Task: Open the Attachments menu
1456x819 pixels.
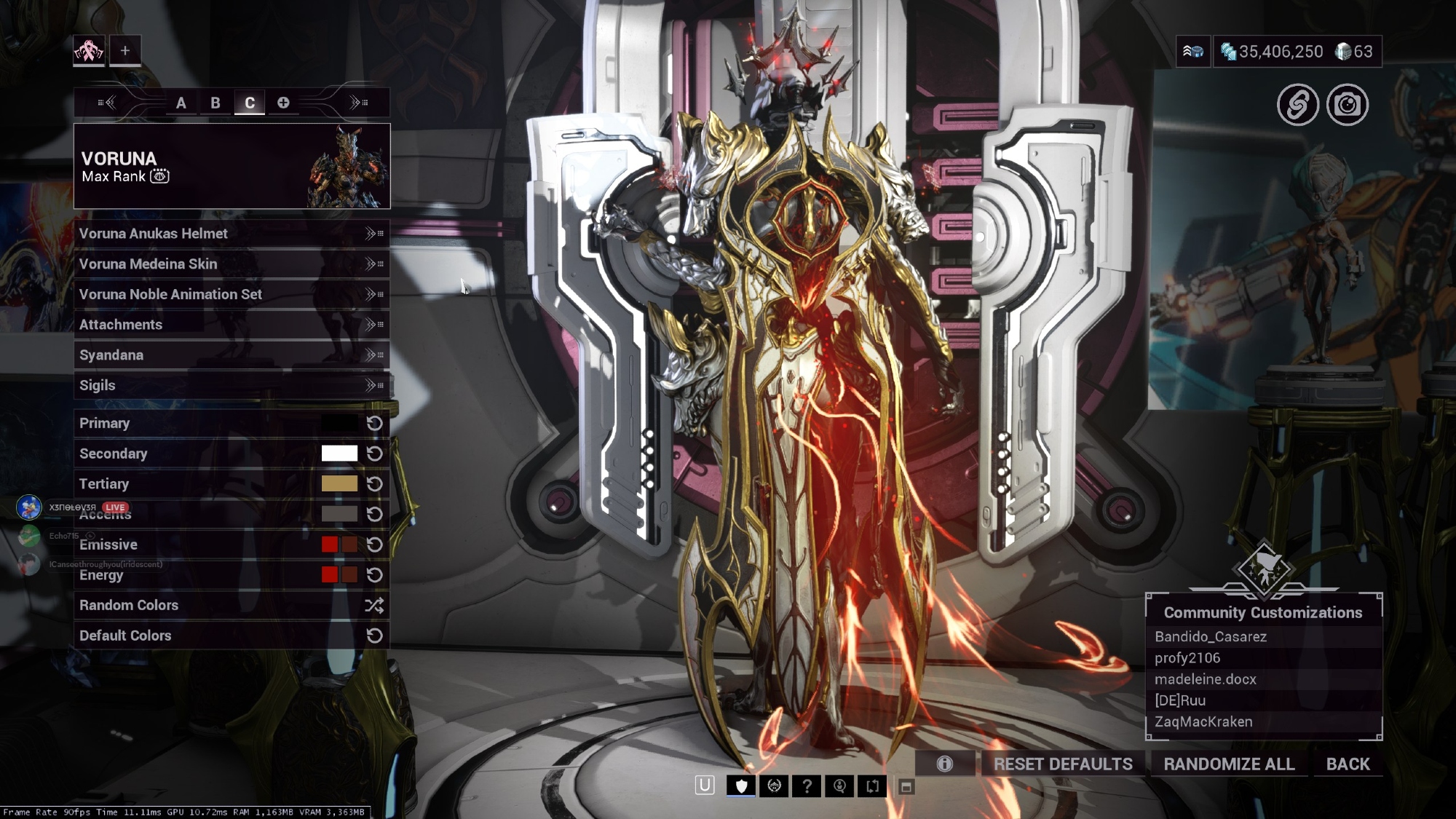Action: [231, 325]
